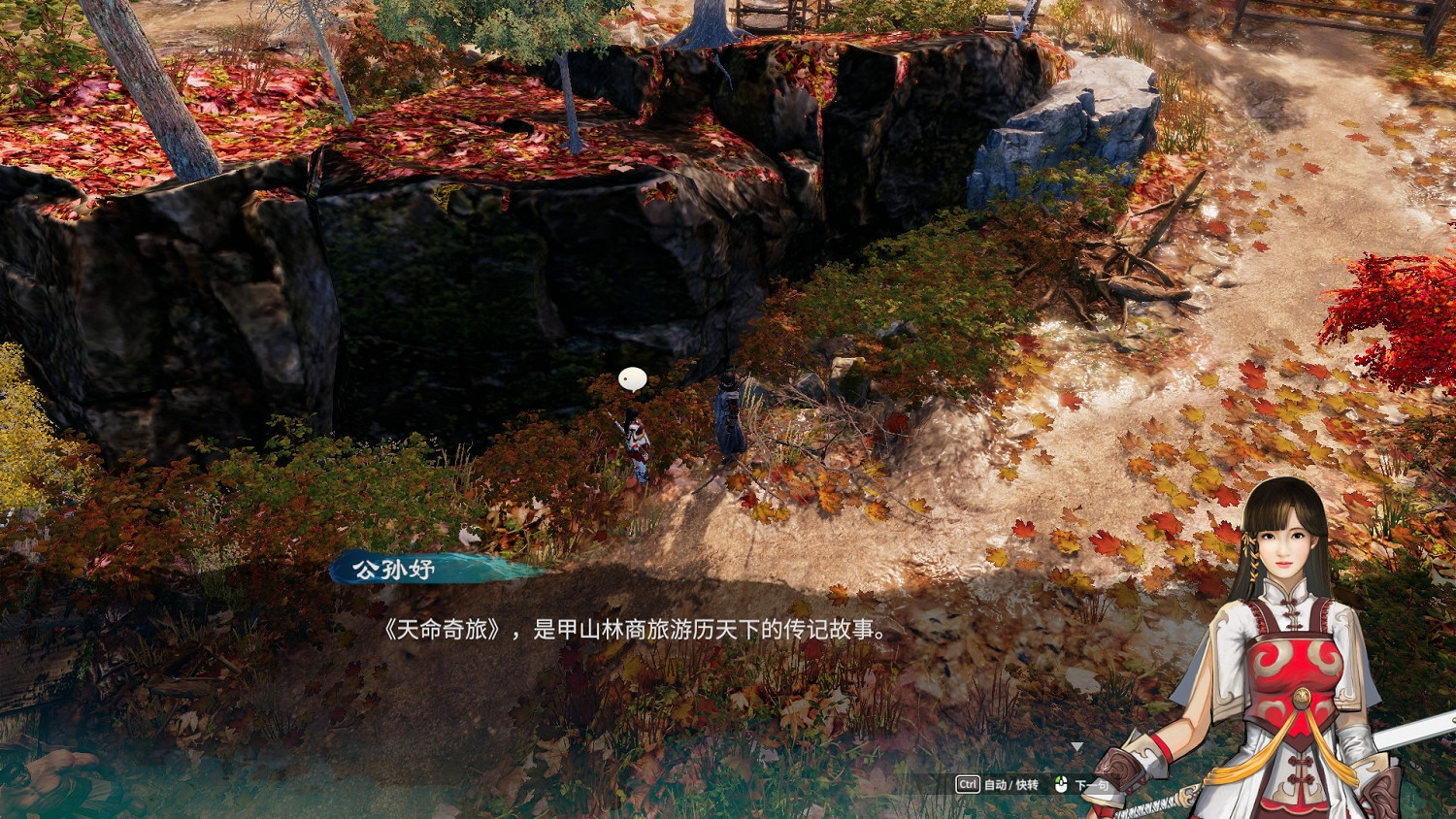
Task: Click the white advance triangle above the hint bar
Action: point(1077,745)
